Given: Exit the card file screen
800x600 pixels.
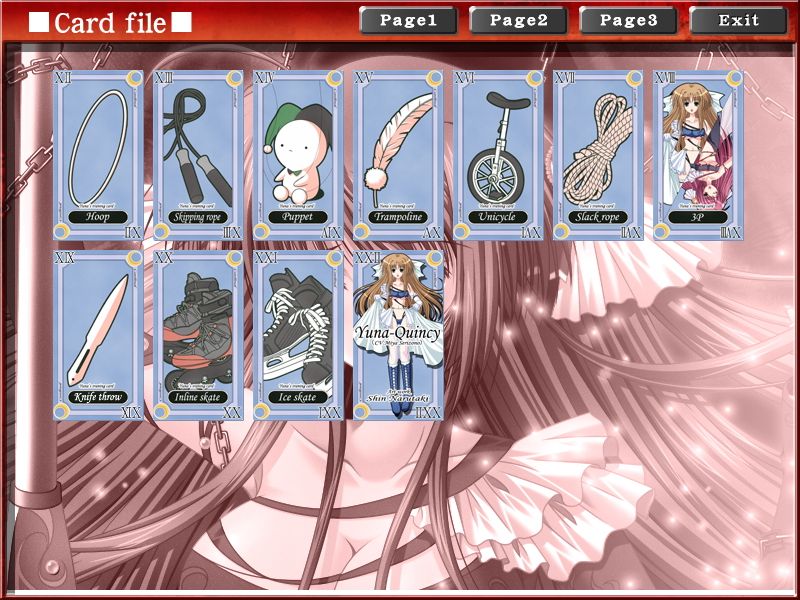Looking at the screenshot, I should [738, 20].
